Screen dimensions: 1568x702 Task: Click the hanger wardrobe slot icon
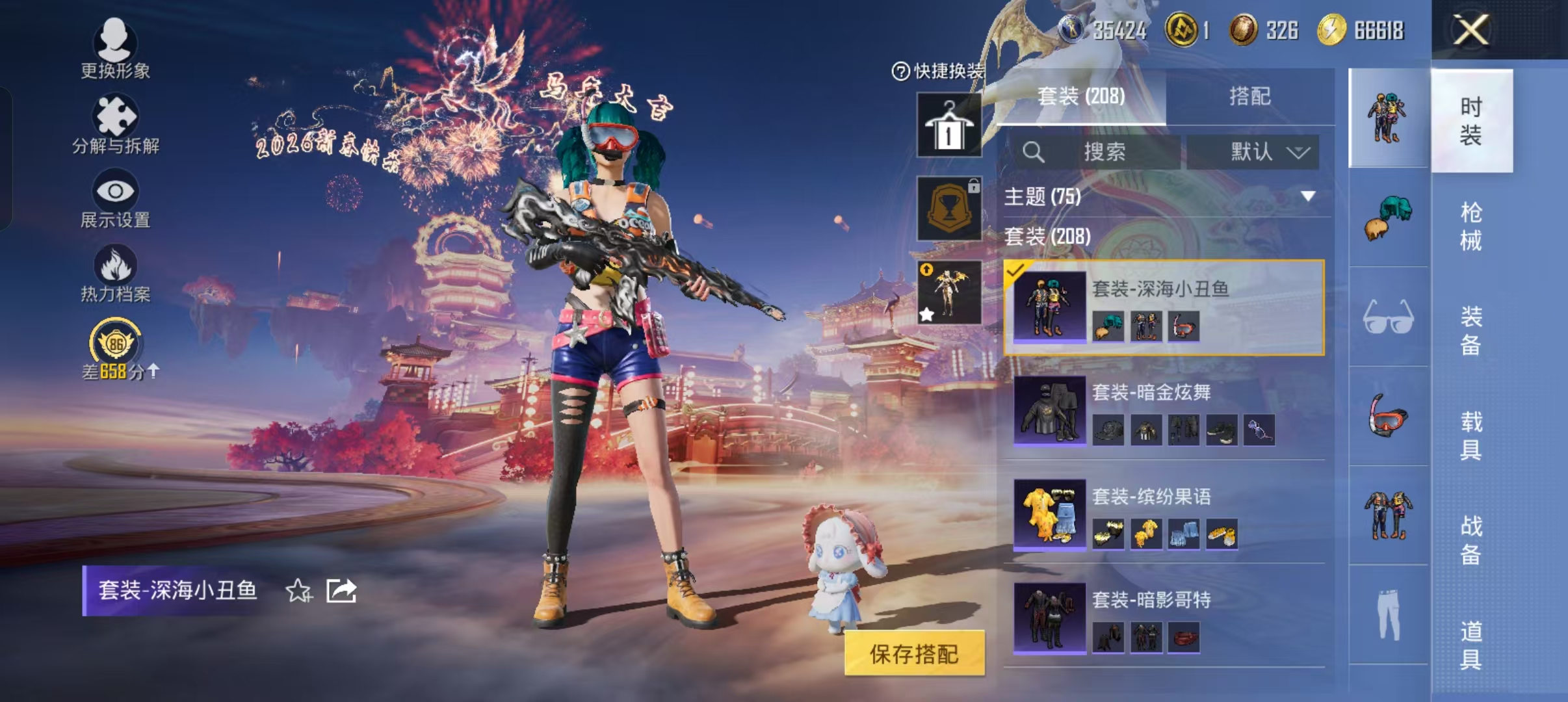tap(949, 123)
